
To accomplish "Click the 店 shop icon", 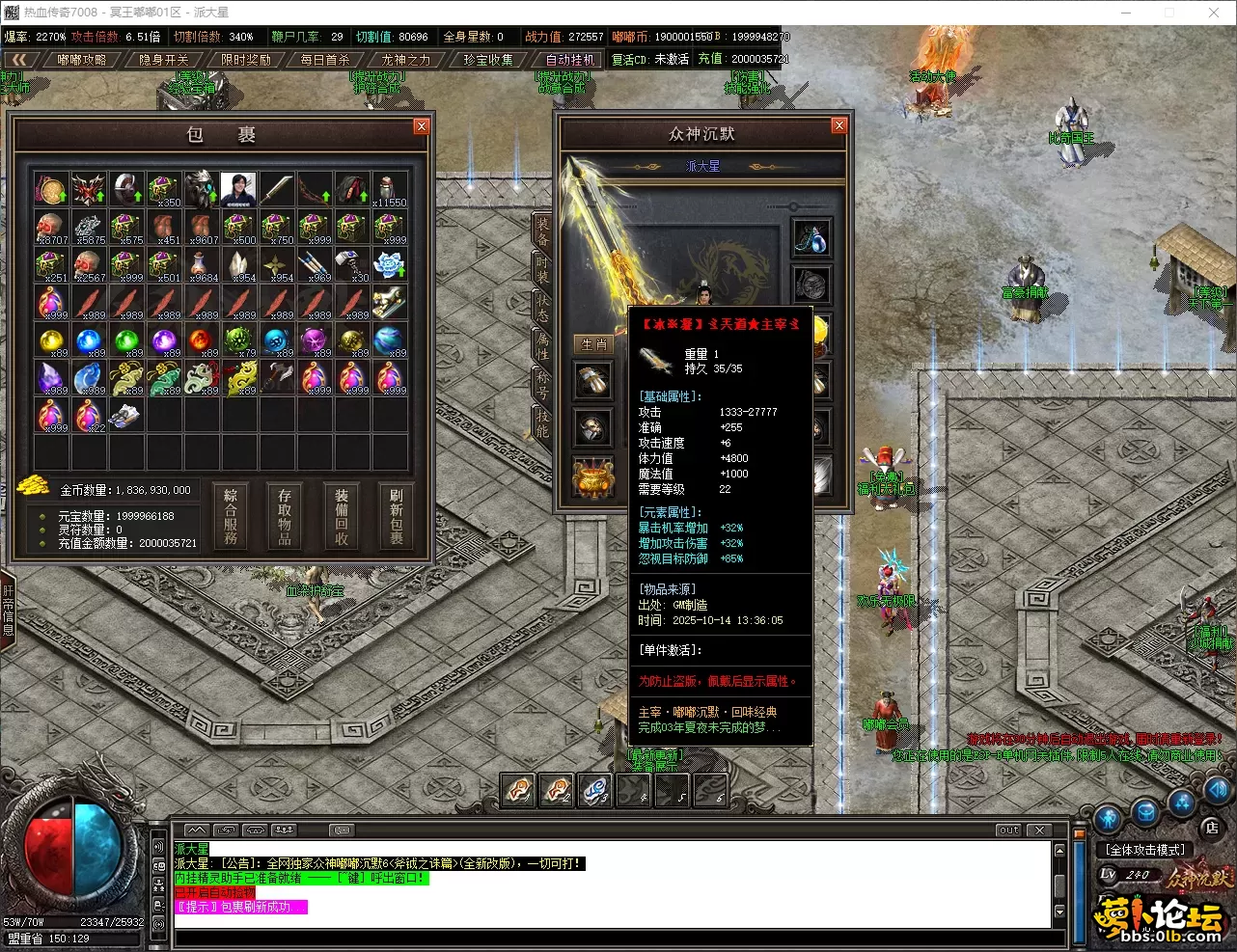I will [1212, 827].
